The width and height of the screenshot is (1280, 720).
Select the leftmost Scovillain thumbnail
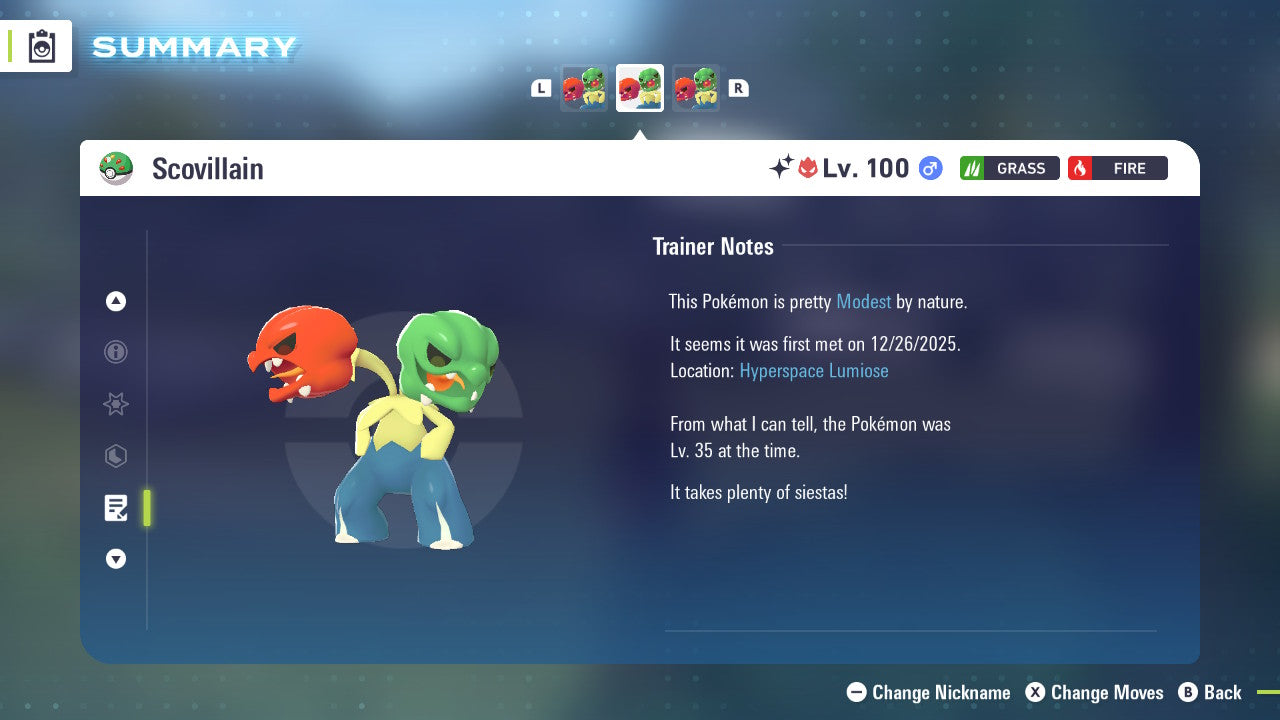(x=584, y=88)
